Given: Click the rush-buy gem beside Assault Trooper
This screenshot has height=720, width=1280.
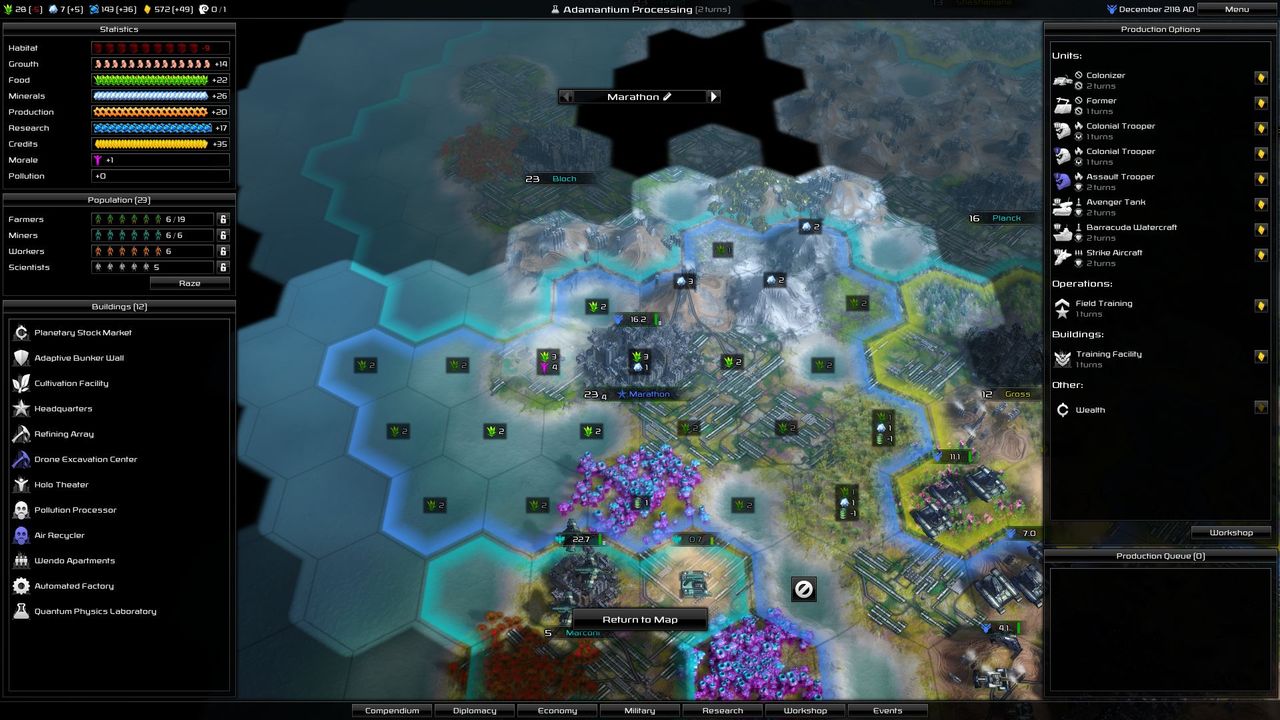Looking at the screenshot, I should coord(1261,179).
